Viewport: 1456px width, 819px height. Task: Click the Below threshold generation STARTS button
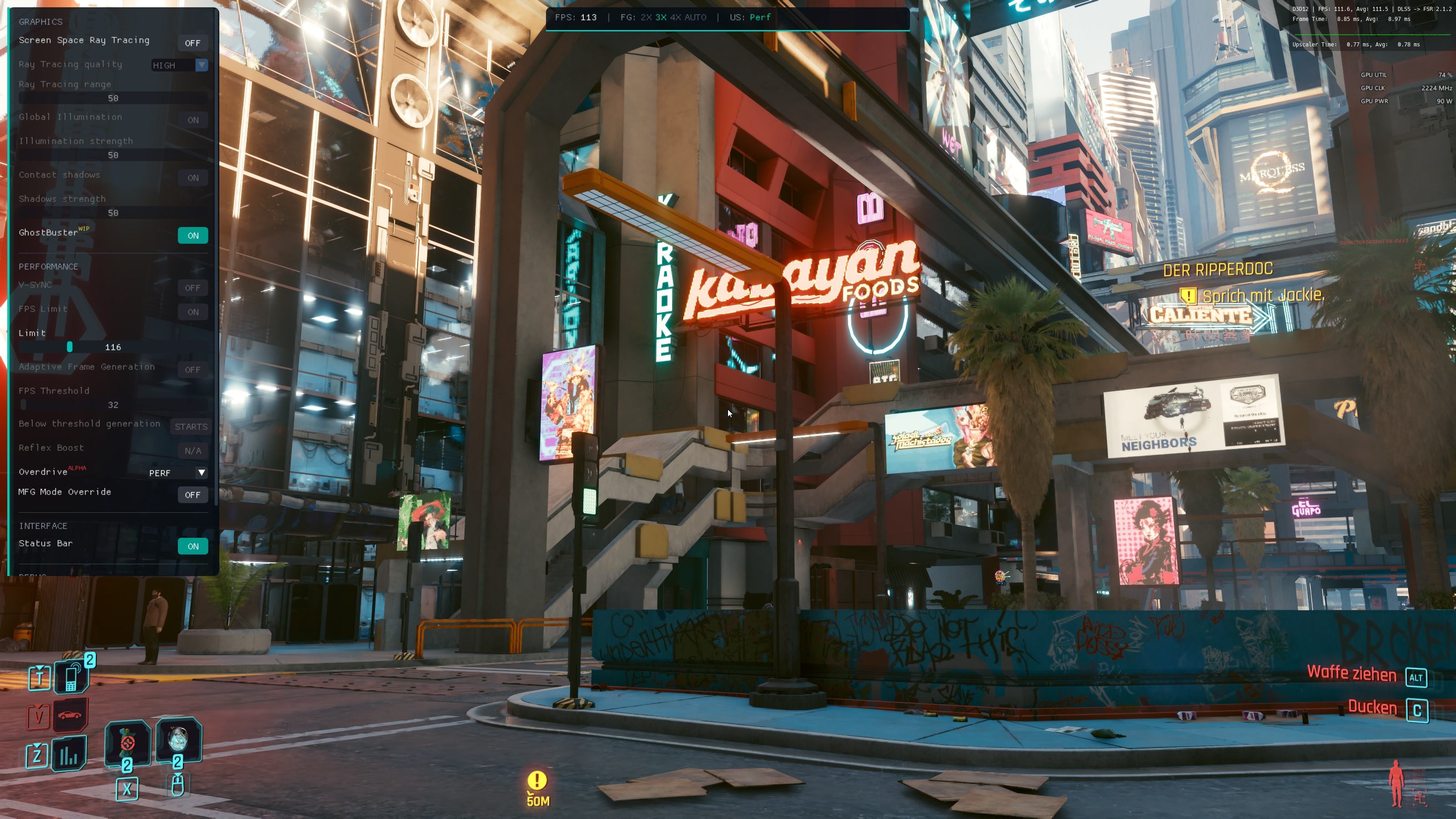(191, 427)
